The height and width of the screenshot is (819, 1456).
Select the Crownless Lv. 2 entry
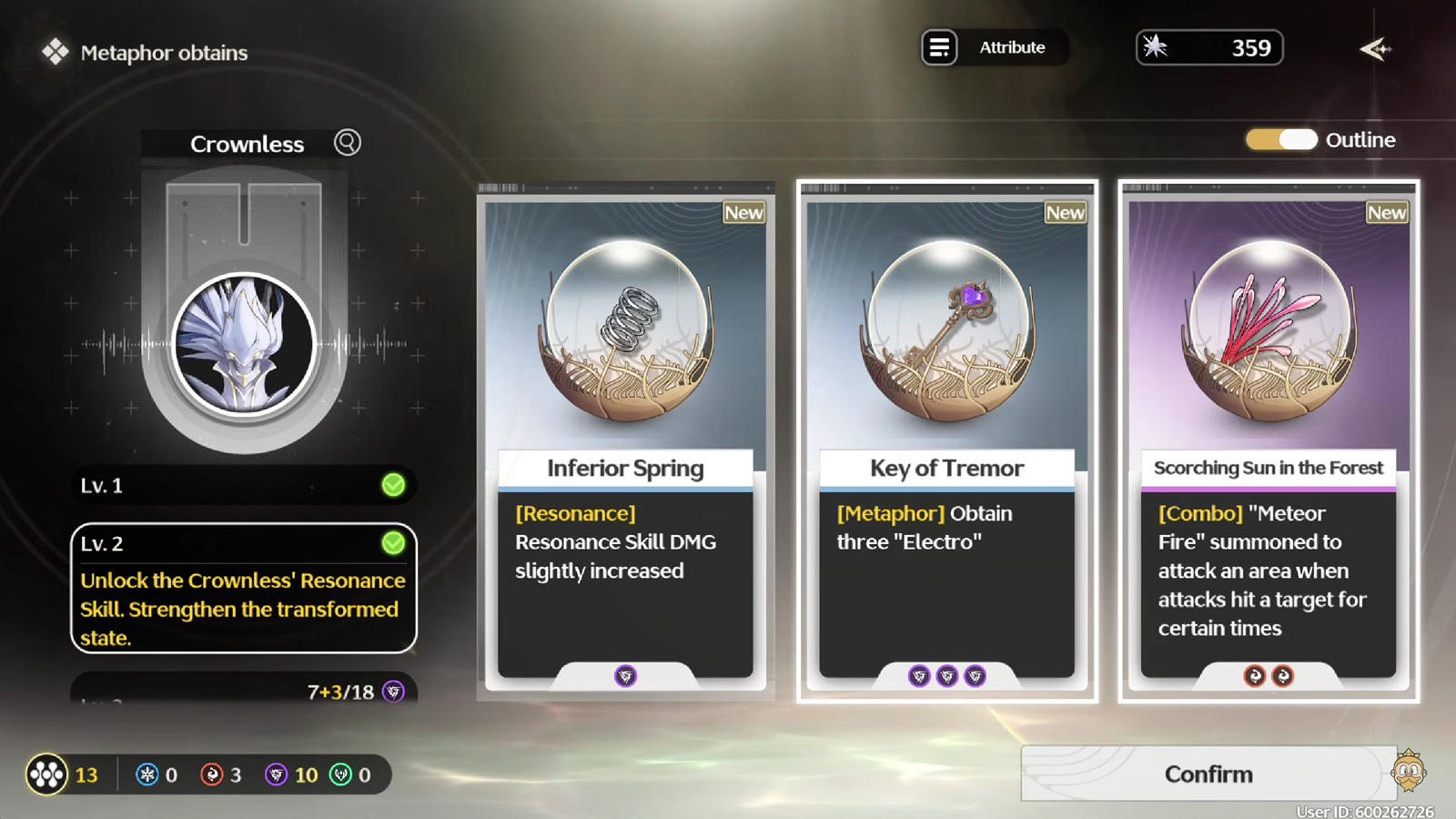[x=244, y=588]
